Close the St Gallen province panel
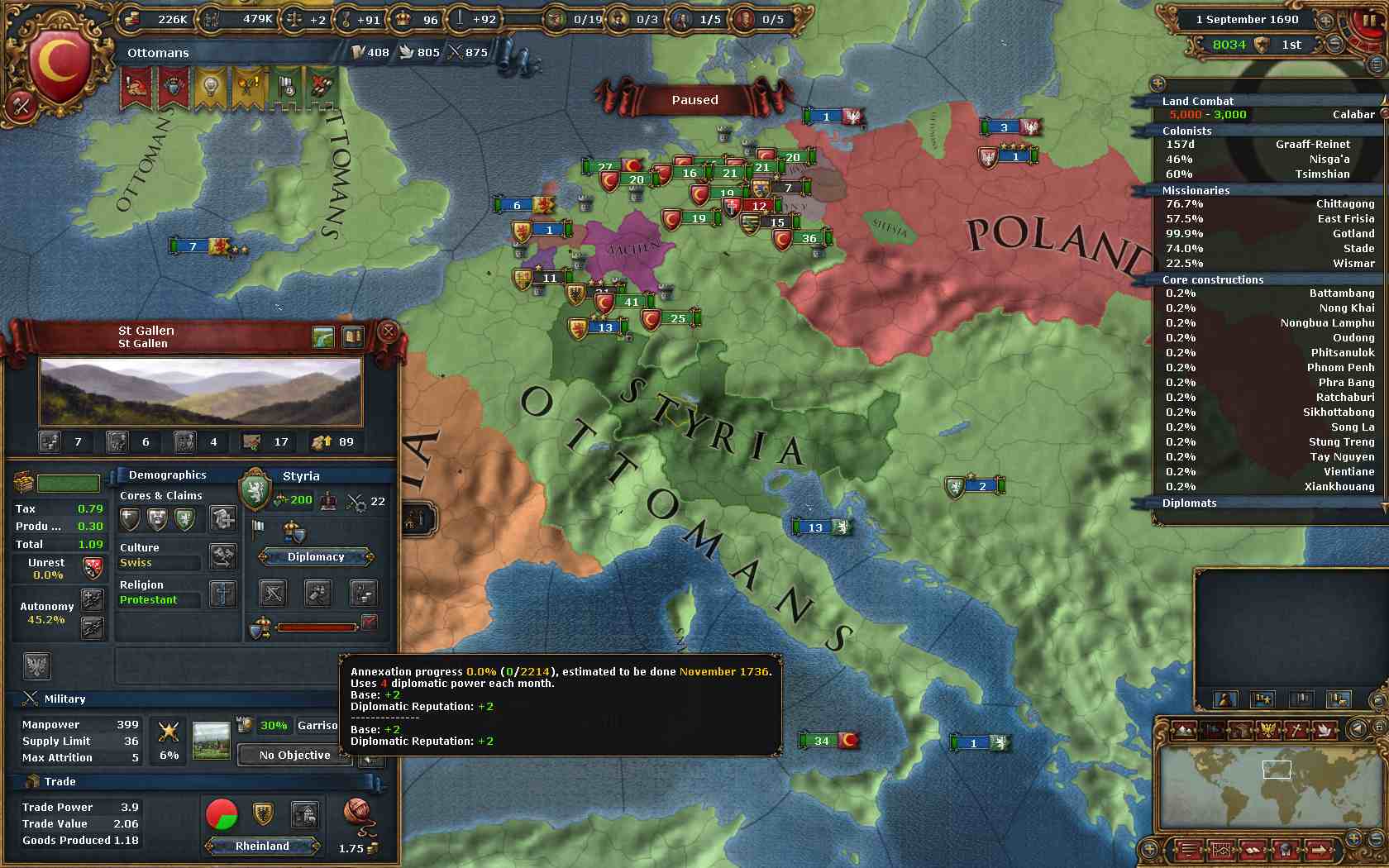The width and height of the screenshot is (1389, 868). click(x=388, y=332)
